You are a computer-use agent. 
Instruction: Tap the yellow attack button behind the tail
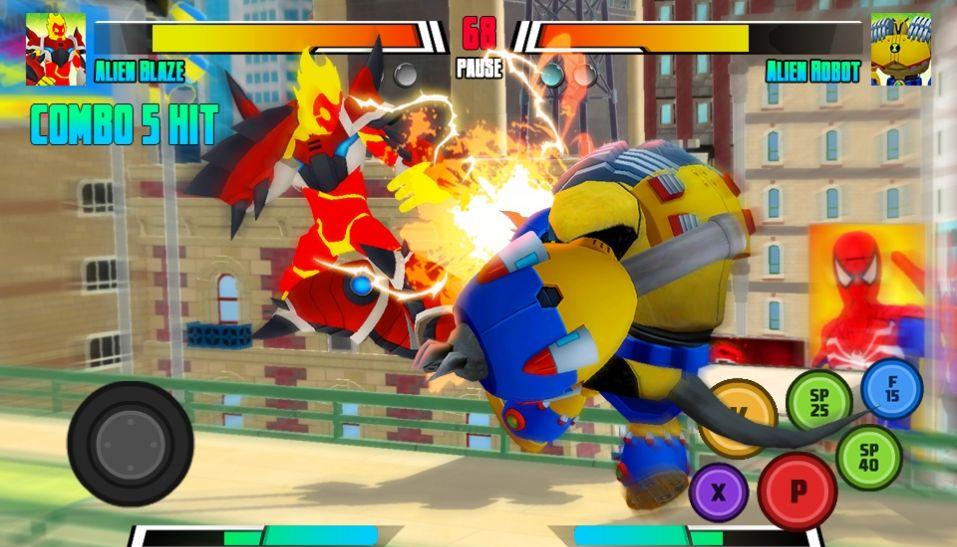click(737, 415)
